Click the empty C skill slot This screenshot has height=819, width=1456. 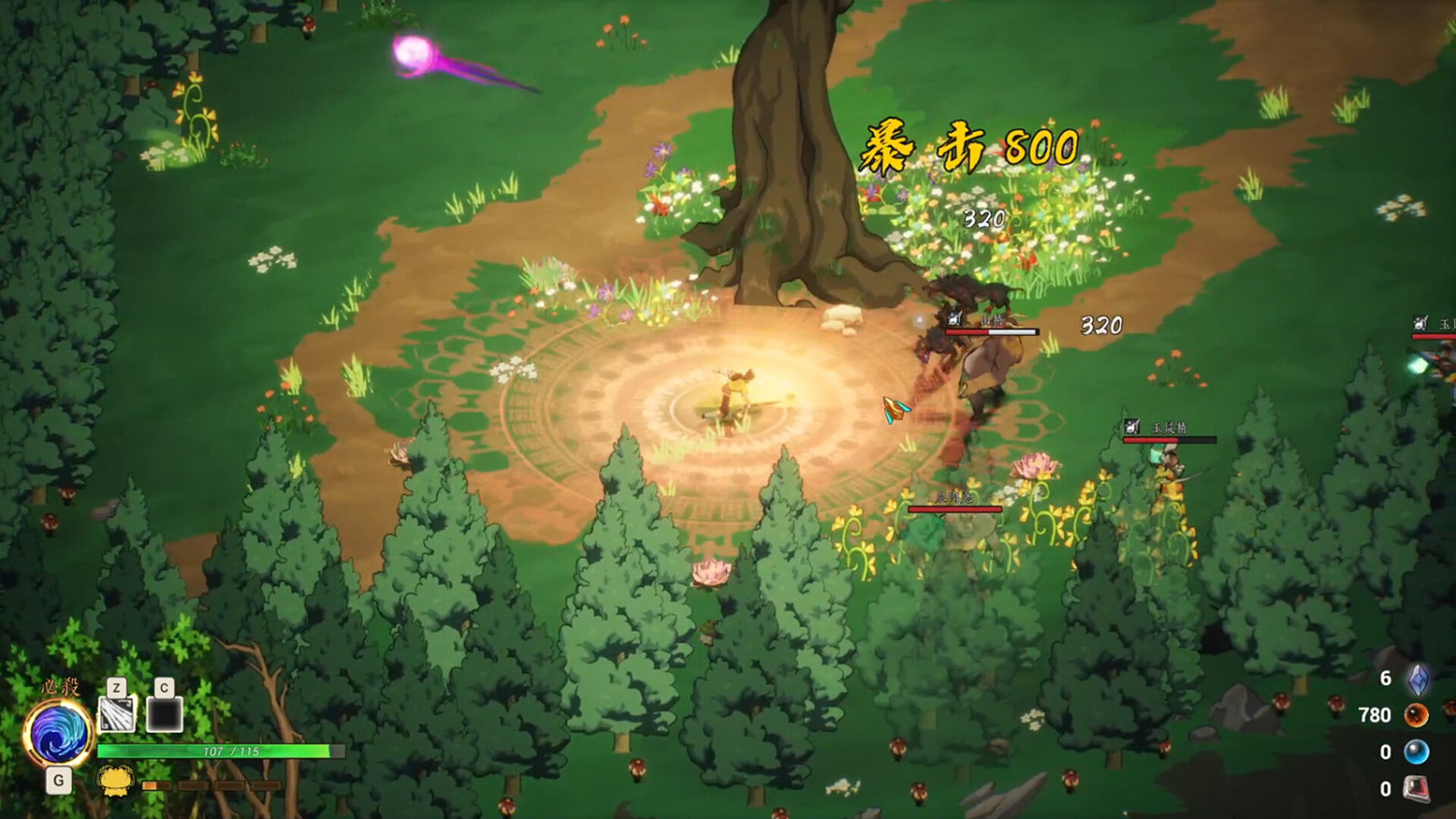tap(163, 715)
